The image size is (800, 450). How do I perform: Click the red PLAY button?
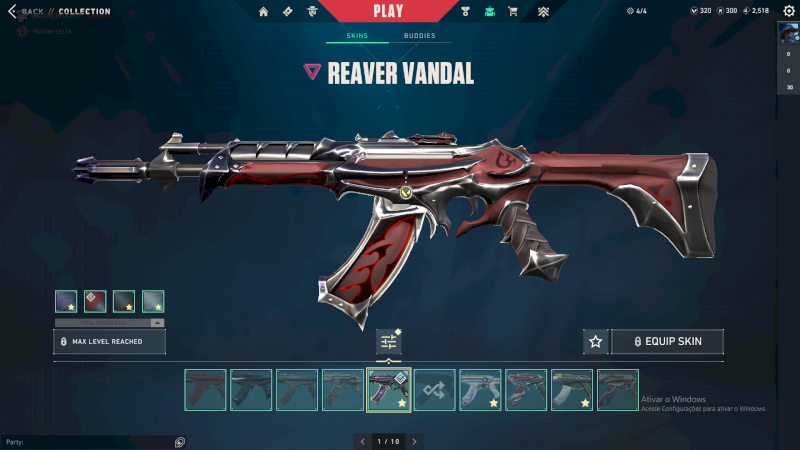click(388, 11)
